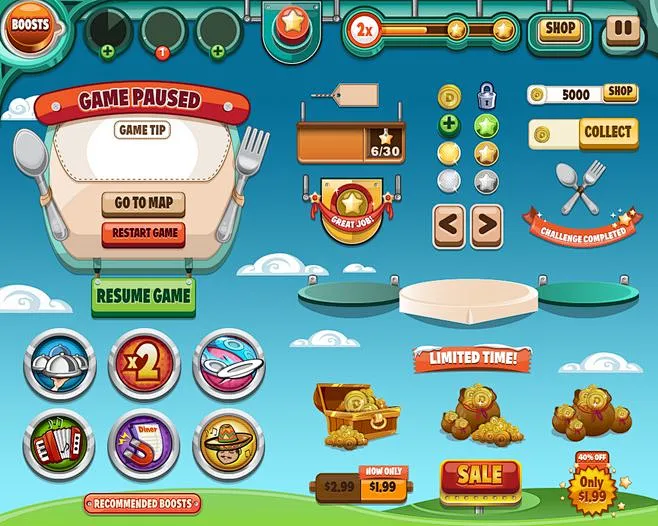Image resolution: width=658 pixels, height=526 pixels.
Task: Select the waiter serving cloche boost
Action: click(x=59, y=365)
